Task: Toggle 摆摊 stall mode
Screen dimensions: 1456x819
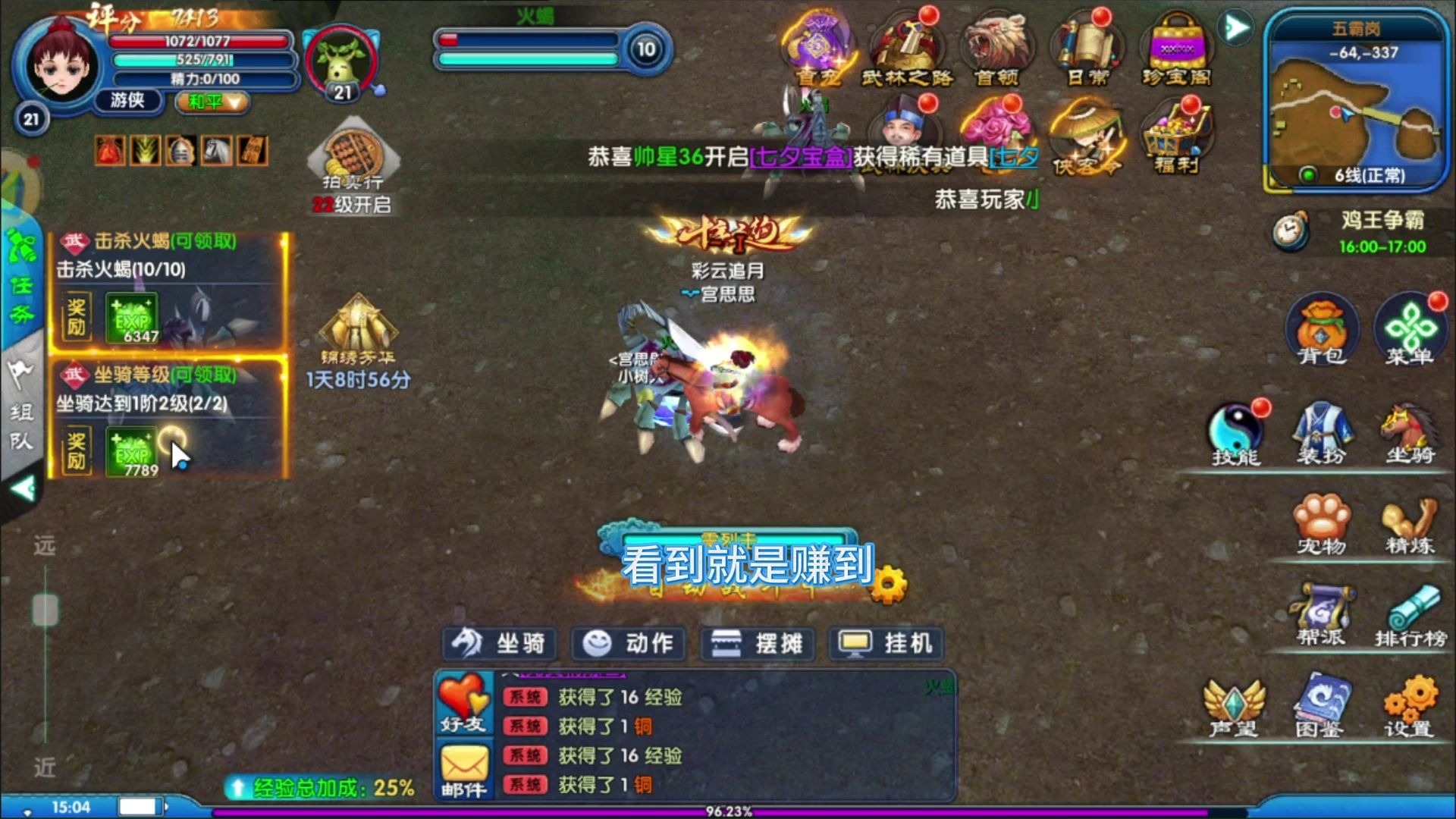Action: click(x=756, y=643)
